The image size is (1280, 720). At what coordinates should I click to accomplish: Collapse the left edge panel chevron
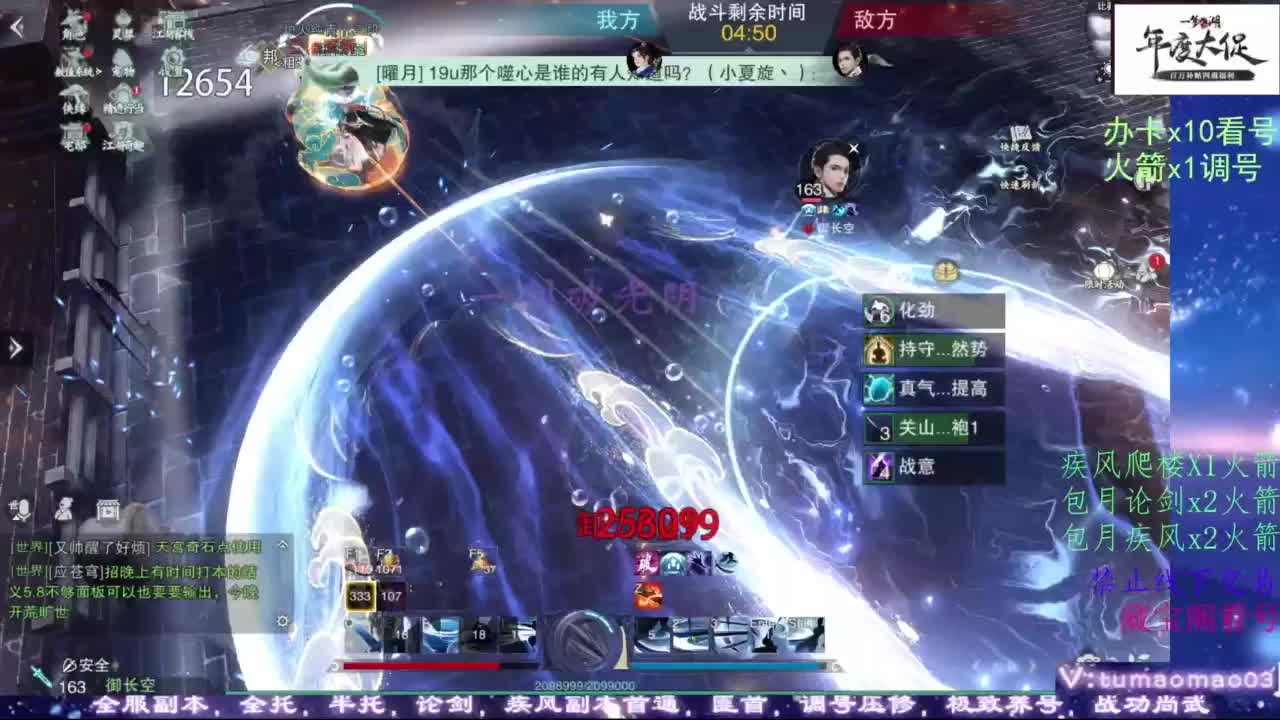[x=14, y=348]
